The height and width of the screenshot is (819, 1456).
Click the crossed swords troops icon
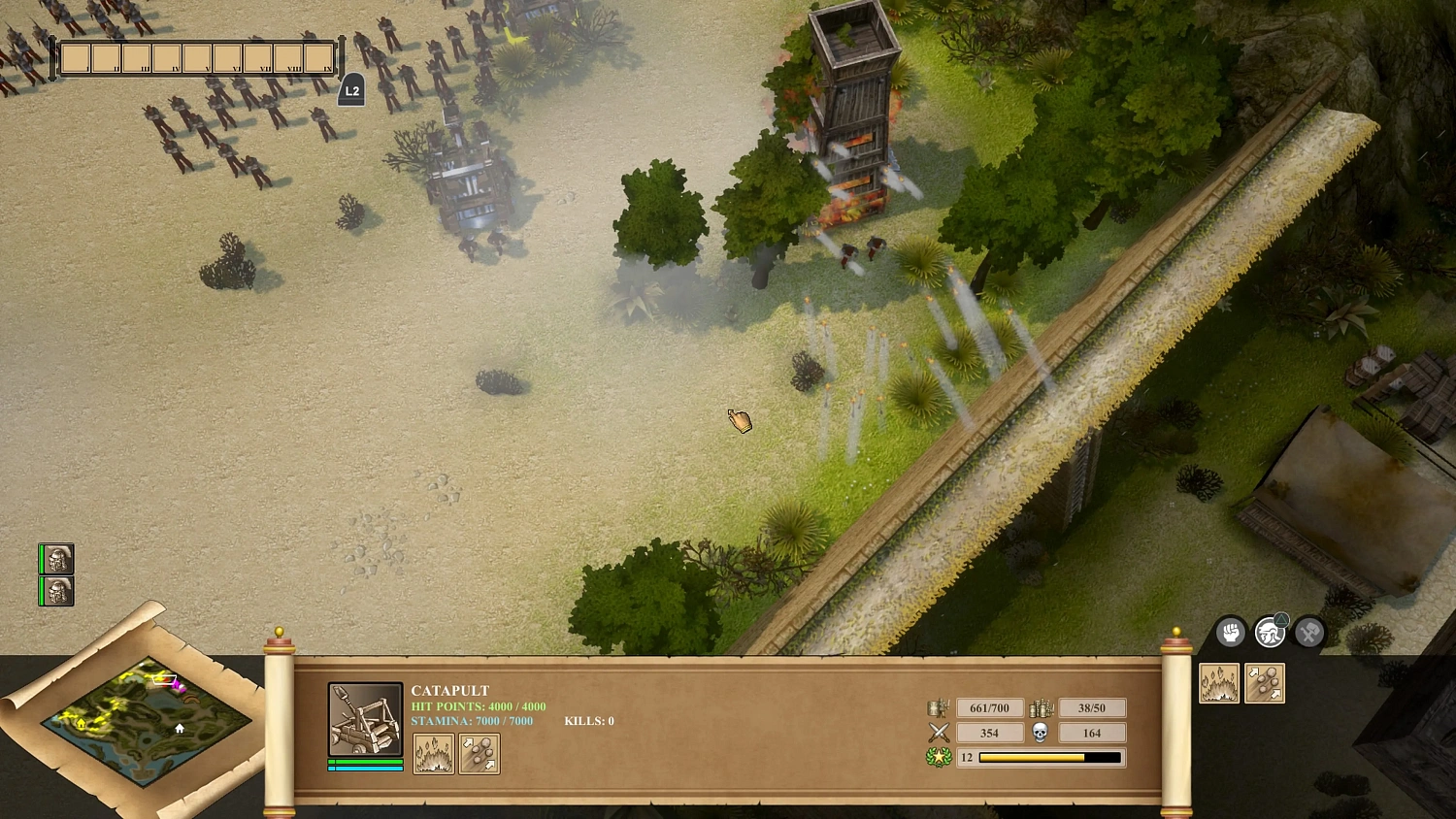tap(938, 732)
